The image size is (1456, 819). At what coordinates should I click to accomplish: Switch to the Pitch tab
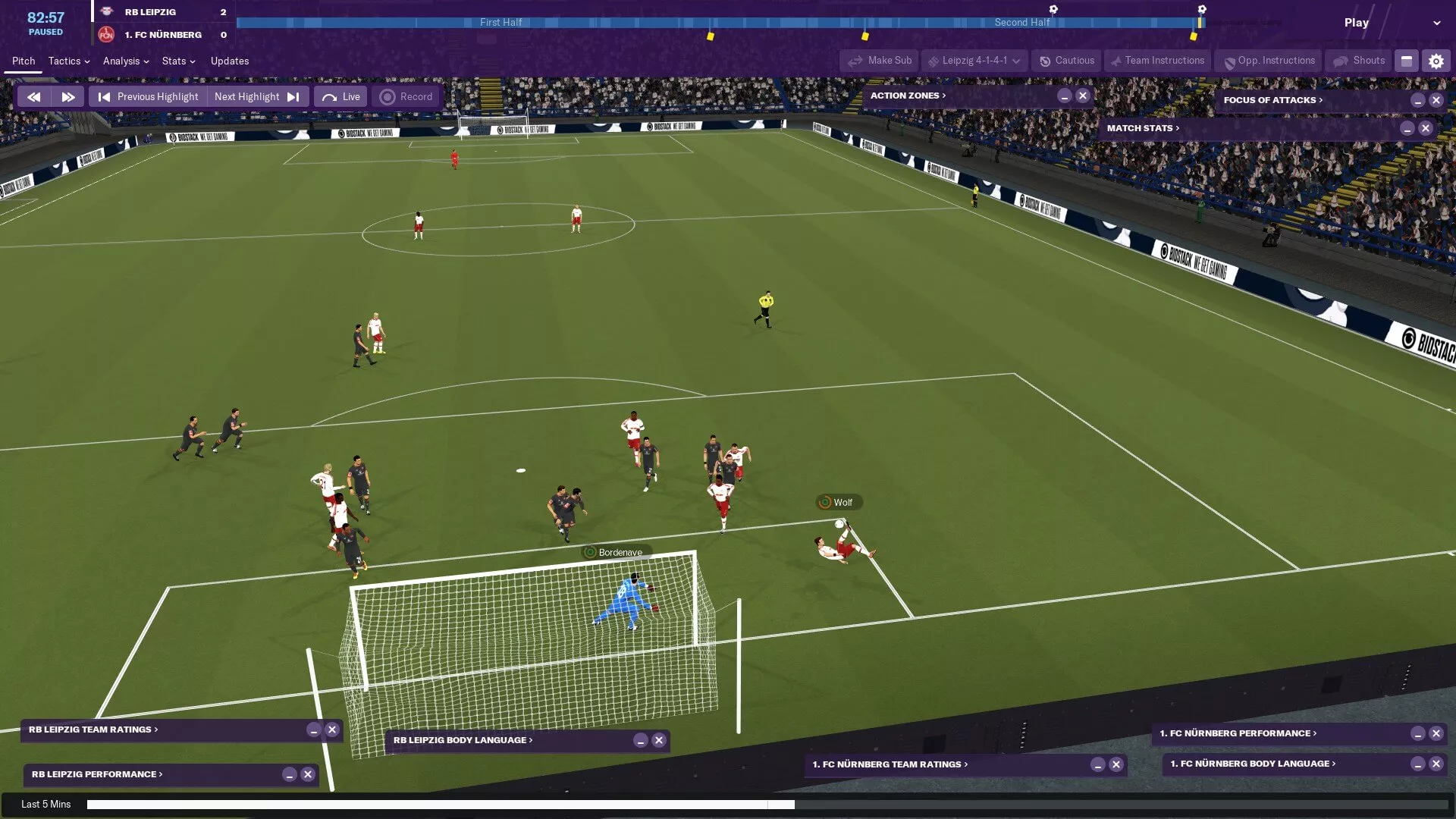[x=24, y=61]
